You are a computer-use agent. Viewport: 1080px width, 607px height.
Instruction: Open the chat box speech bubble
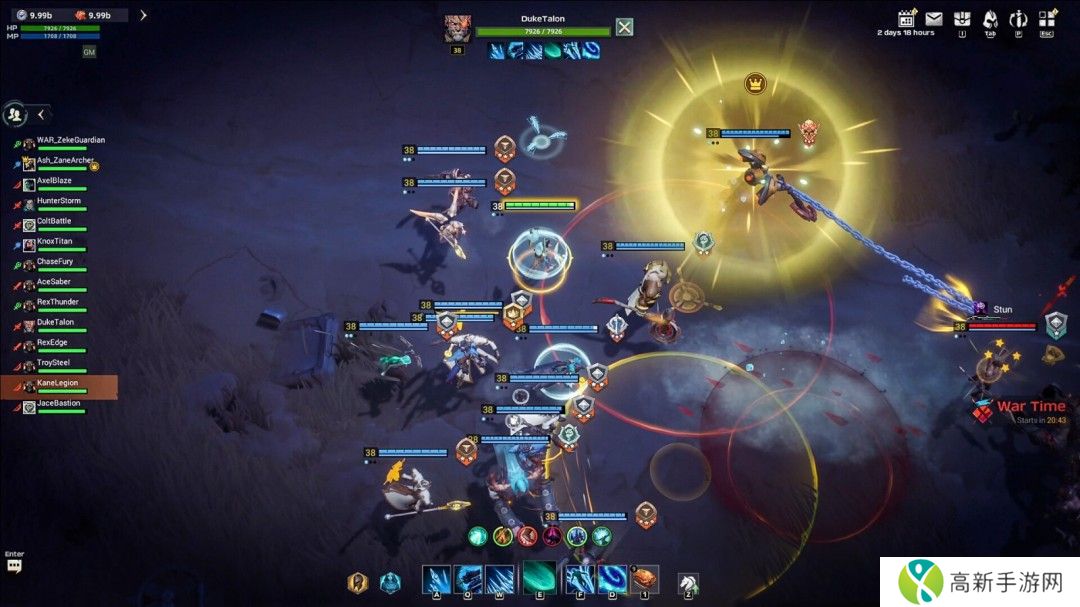point(14,566)
